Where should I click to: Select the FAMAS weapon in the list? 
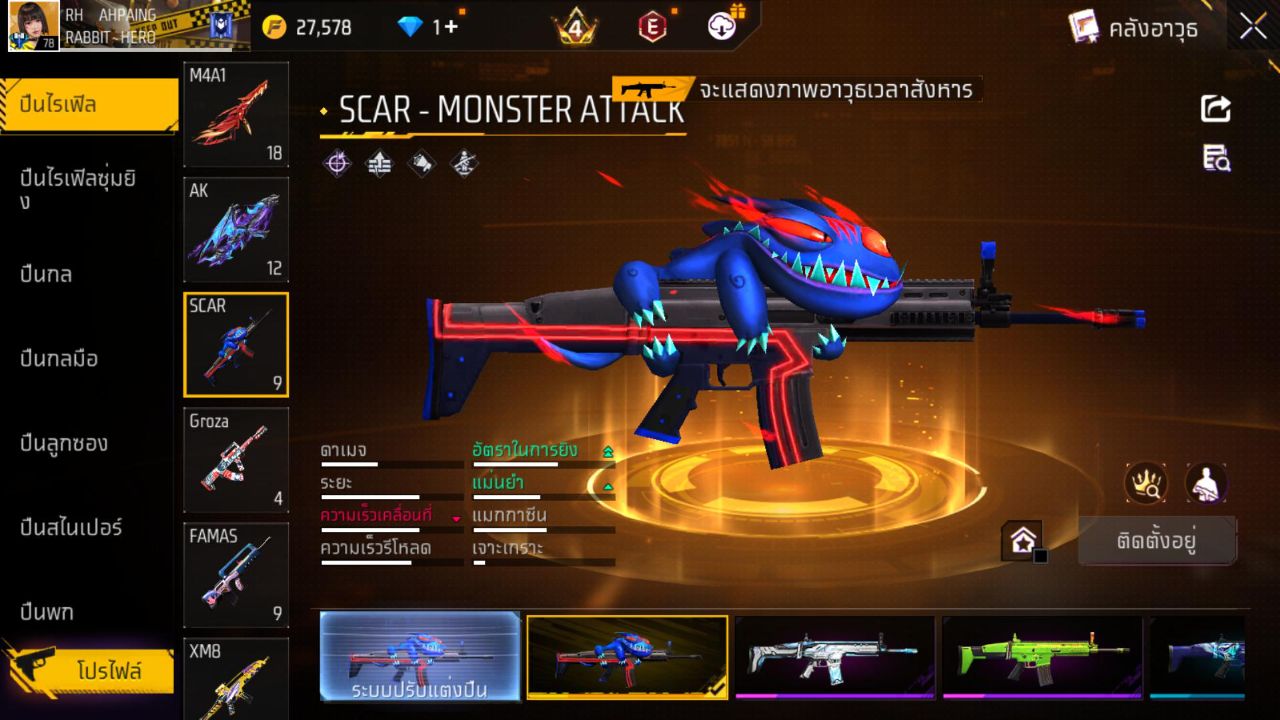(x=235, y=574)
